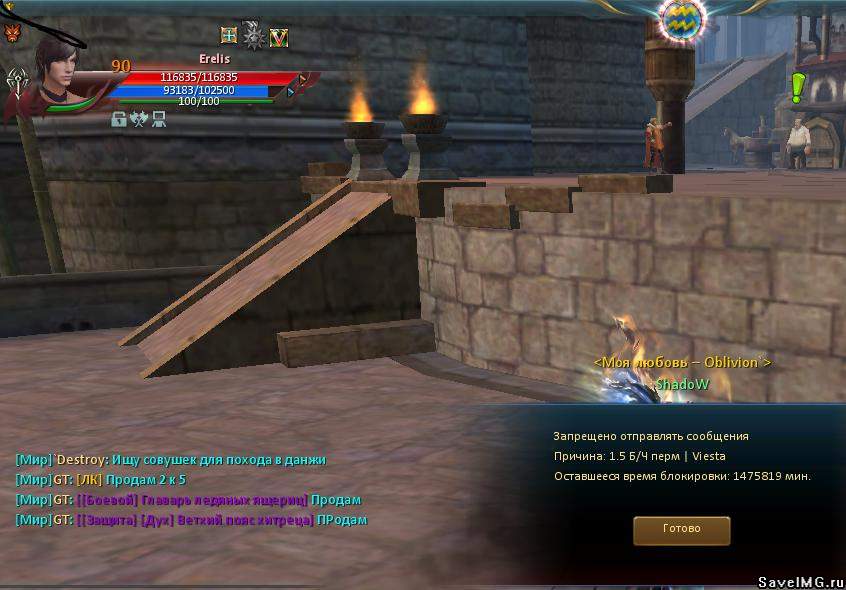Click the padlock icon under the health bars

point(119,119)
